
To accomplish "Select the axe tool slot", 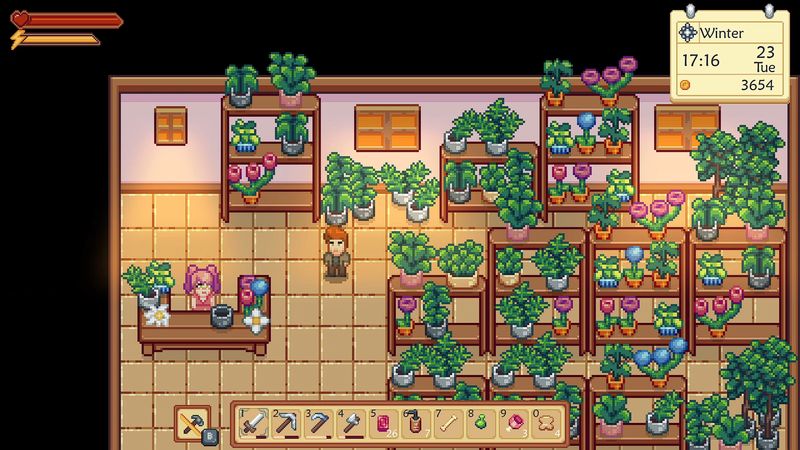I will point(351,424).
